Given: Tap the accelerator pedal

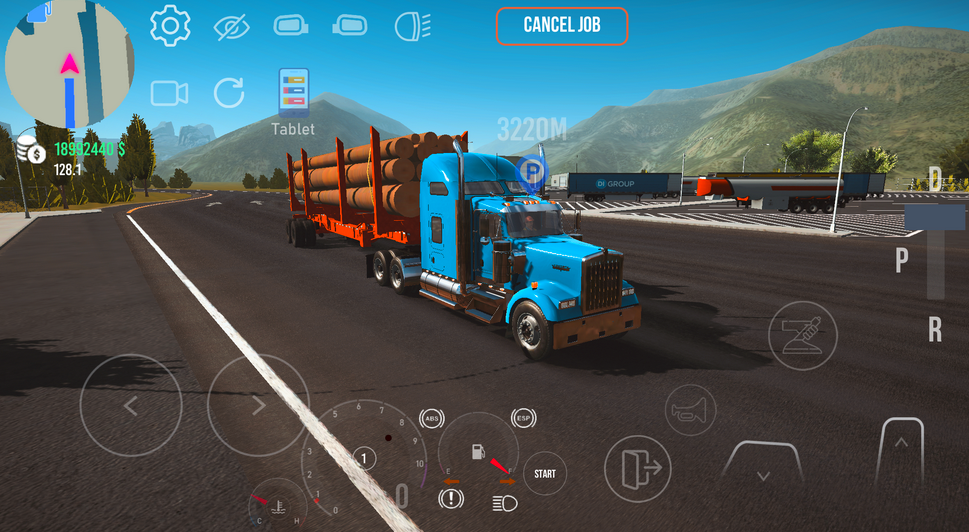Looking at the screenshot, I should 901,454.
